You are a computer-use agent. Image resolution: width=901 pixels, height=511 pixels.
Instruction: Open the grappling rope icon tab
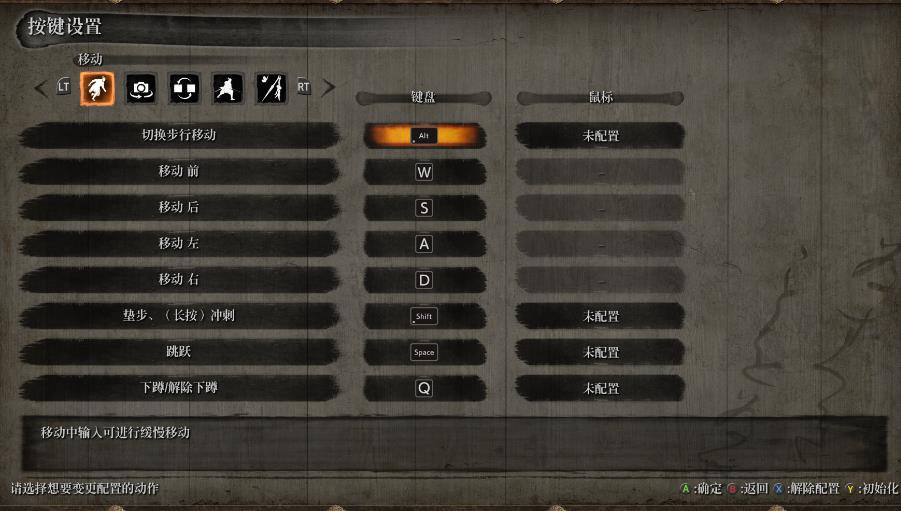click(271, 89)
